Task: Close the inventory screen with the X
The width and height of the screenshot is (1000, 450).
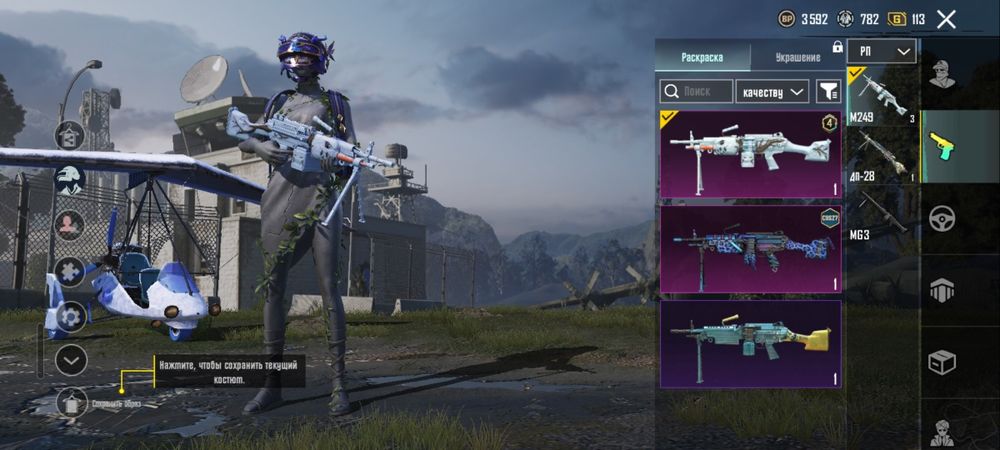Action: (x=946, y=18)
